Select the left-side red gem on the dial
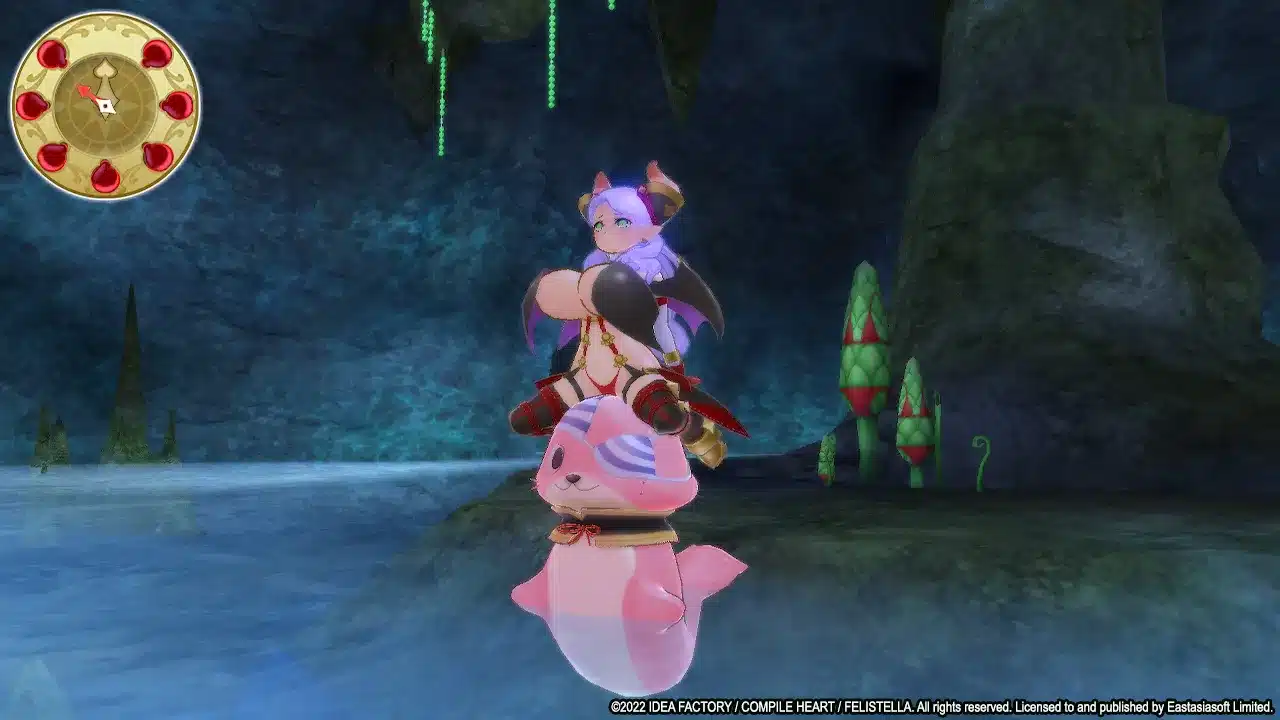The image size is (1280, 720). pyautogui.click(x=32, y=106)
